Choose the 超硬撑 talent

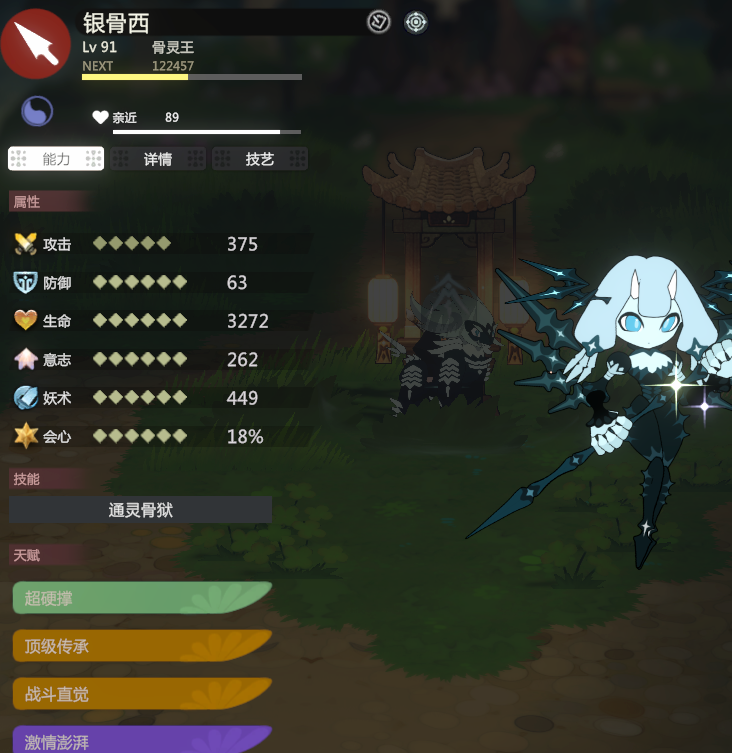140,598
